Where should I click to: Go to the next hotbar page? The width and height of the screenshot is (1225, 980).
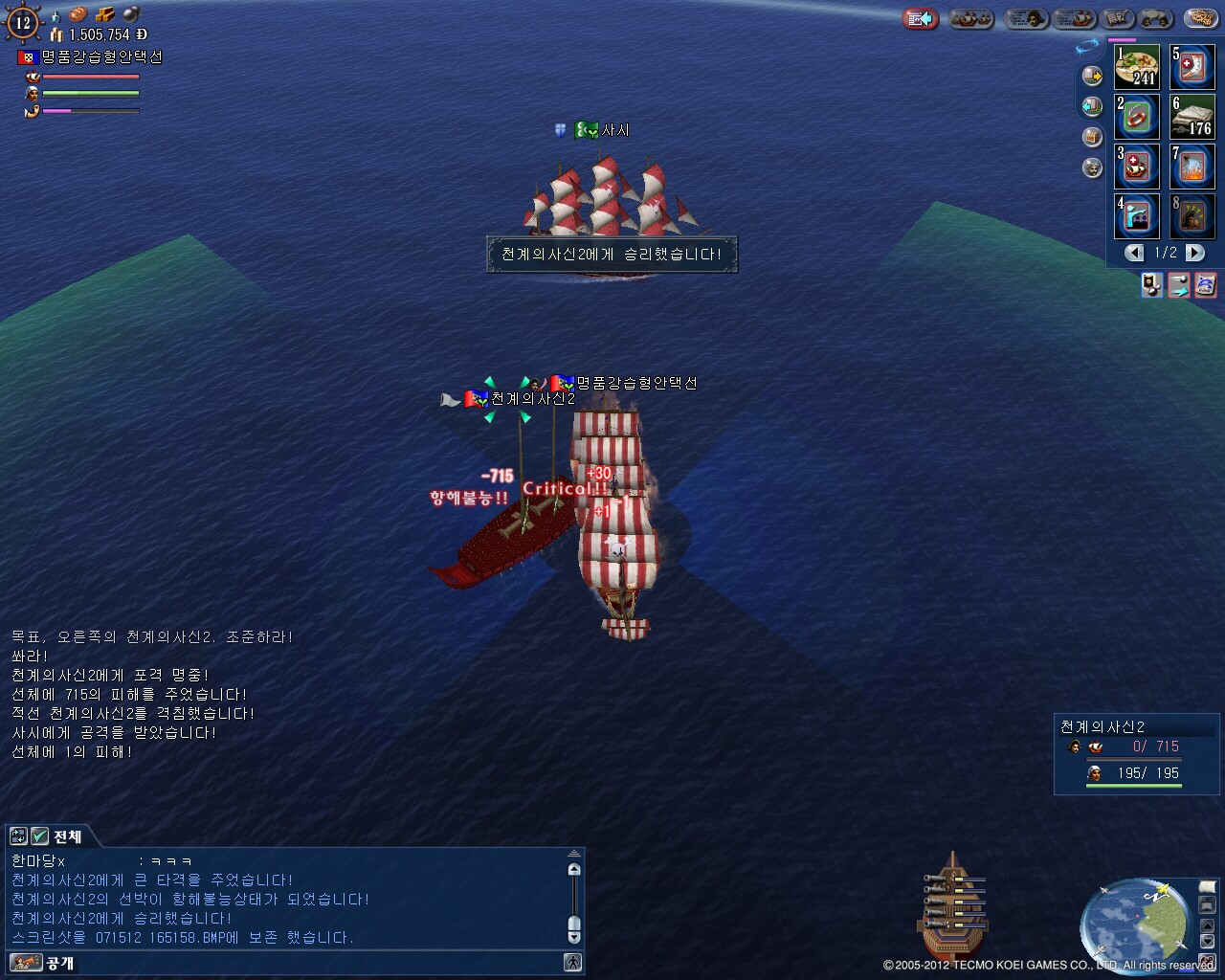tap(1195, 253)
